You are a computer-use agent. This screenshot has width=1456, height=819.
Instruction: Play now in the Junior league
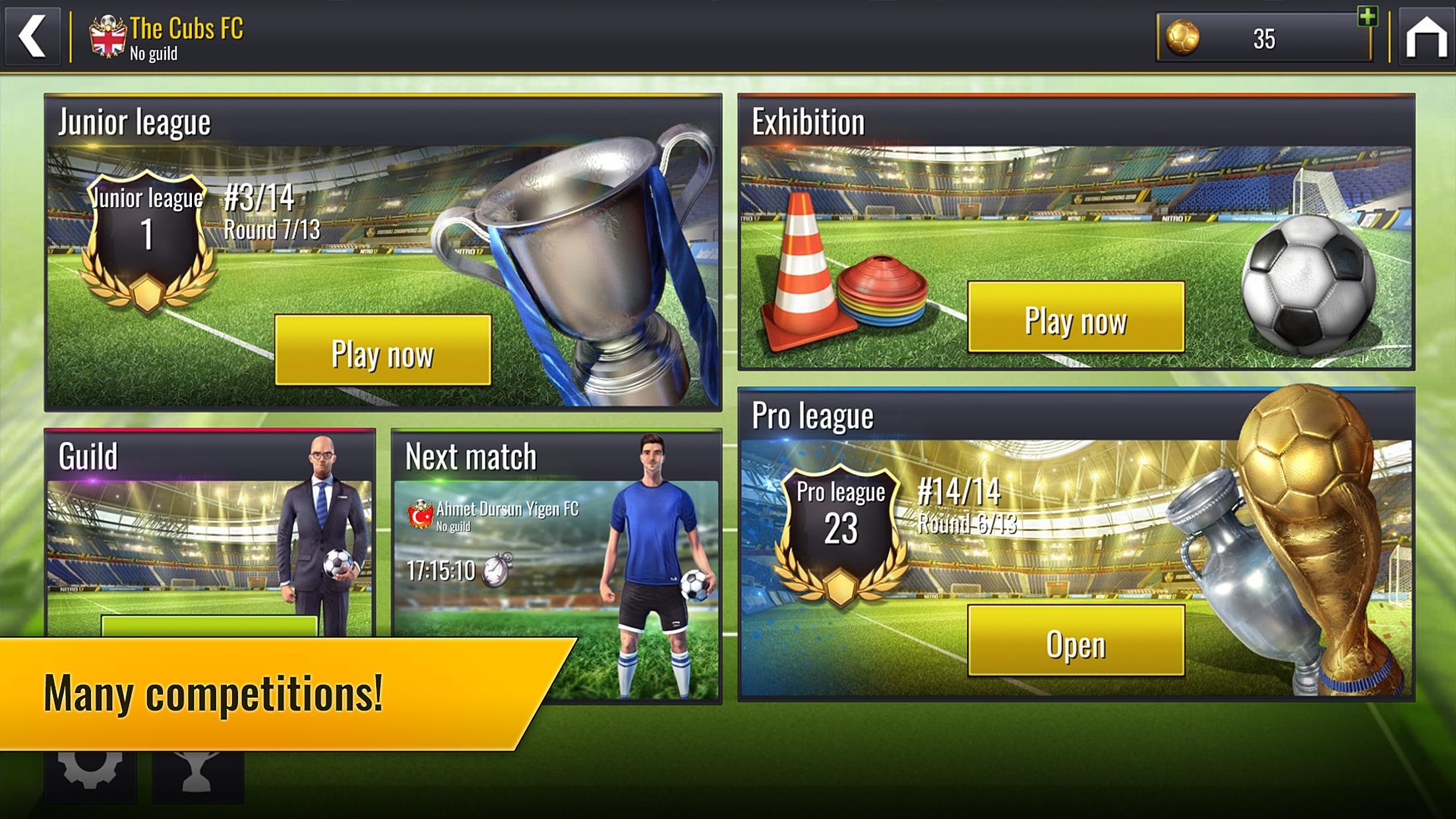tap(382, 351)
